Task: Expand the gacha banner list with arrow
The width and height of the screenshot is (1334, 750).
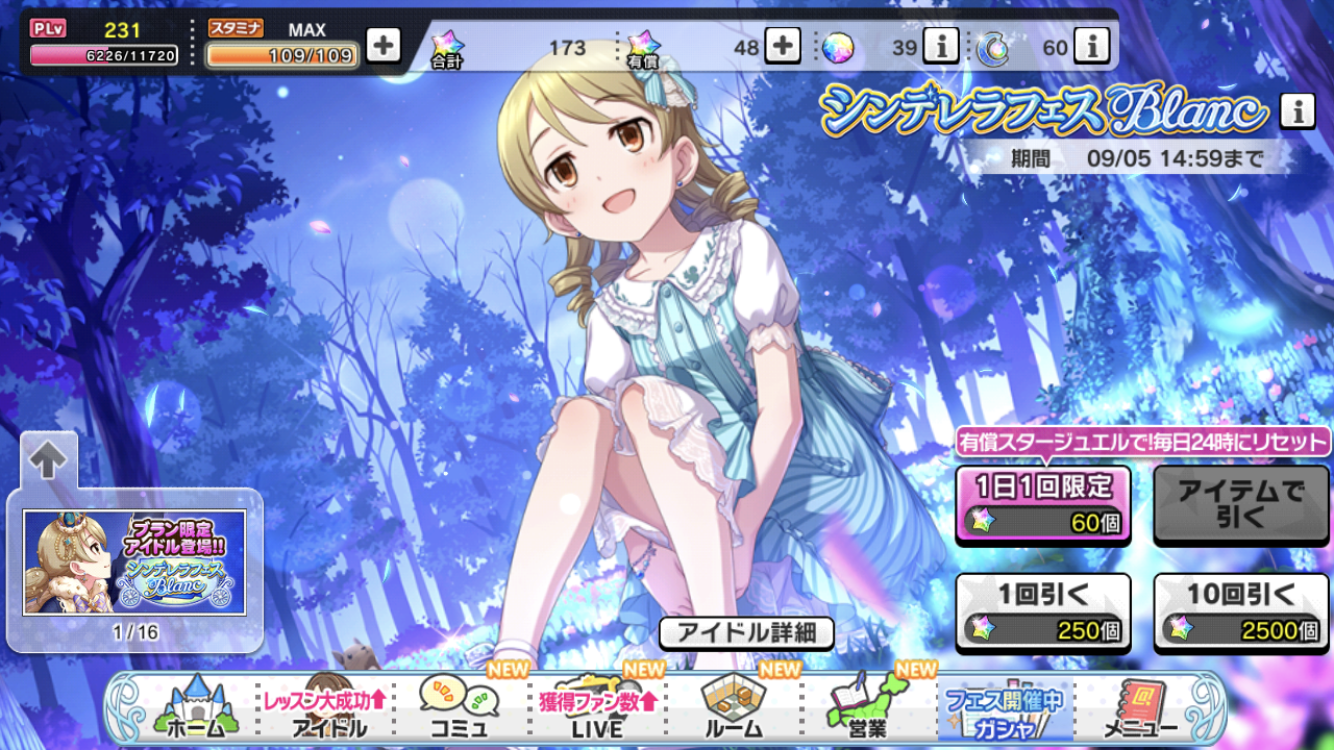Action: point(47,460)
